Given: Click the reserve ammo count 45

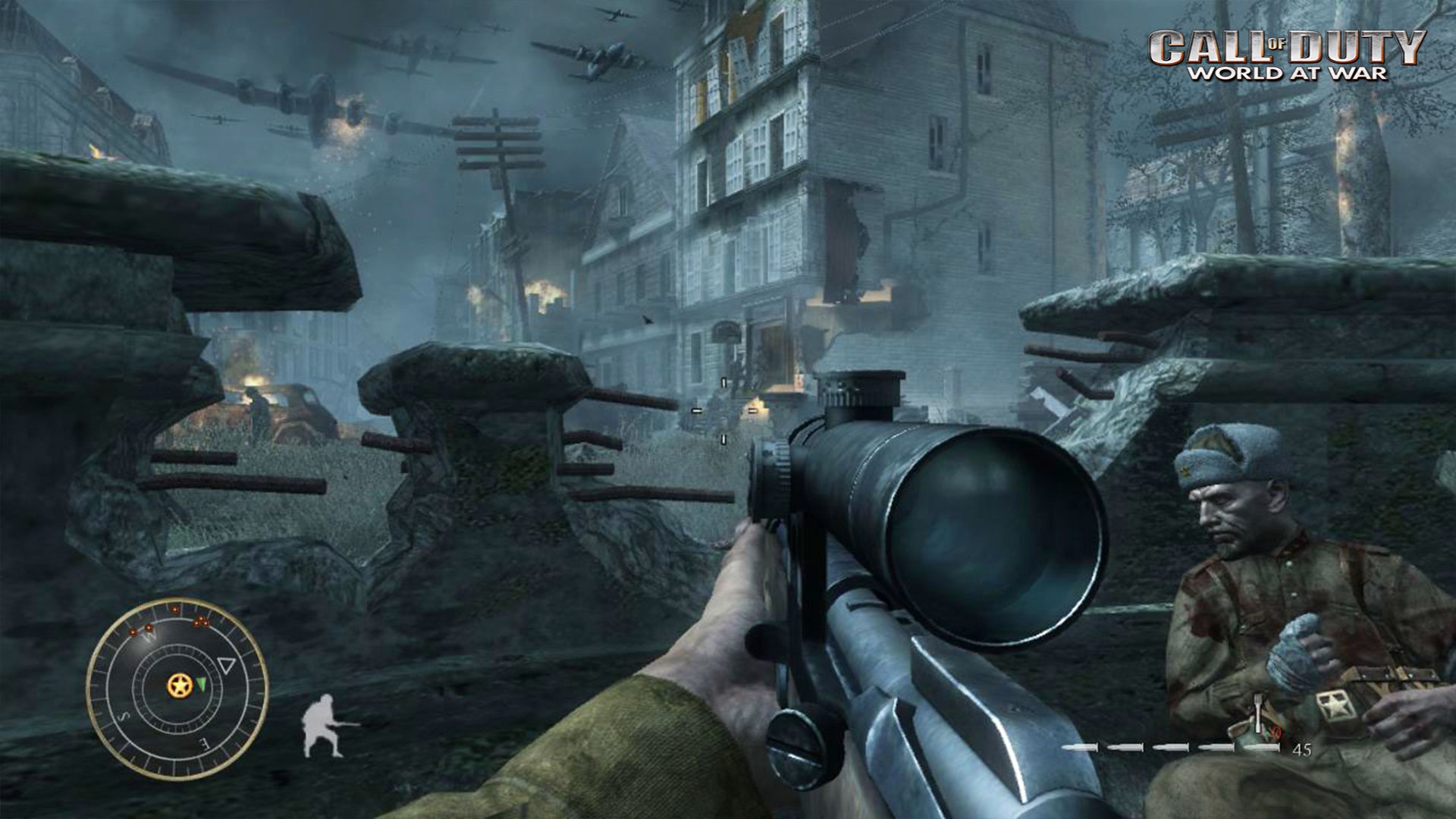Looking at the screenshot, I should [x=1302, y=748].
